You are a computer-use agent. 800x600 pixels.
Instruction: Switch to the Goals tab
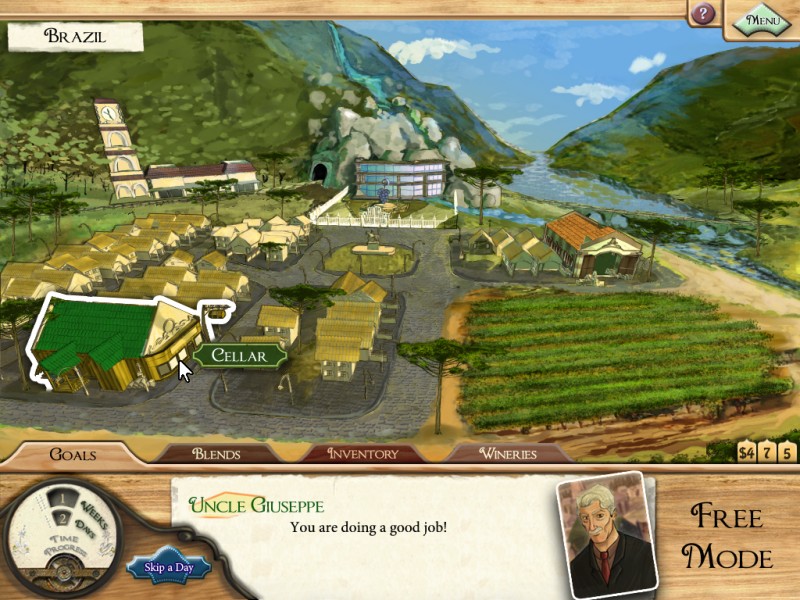click(x=72, y=454)
